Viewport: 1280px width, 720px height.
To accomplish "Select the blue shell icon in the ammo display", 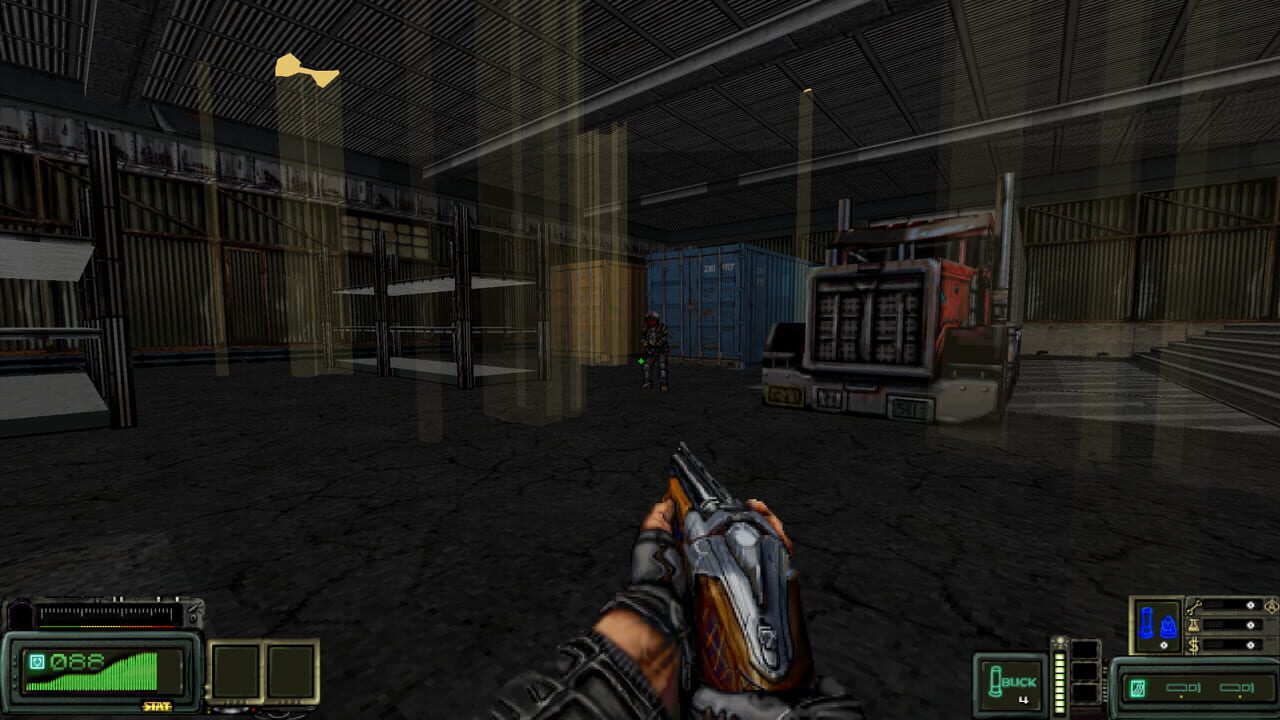I will pyautogui.click(x=1145, y=621).
